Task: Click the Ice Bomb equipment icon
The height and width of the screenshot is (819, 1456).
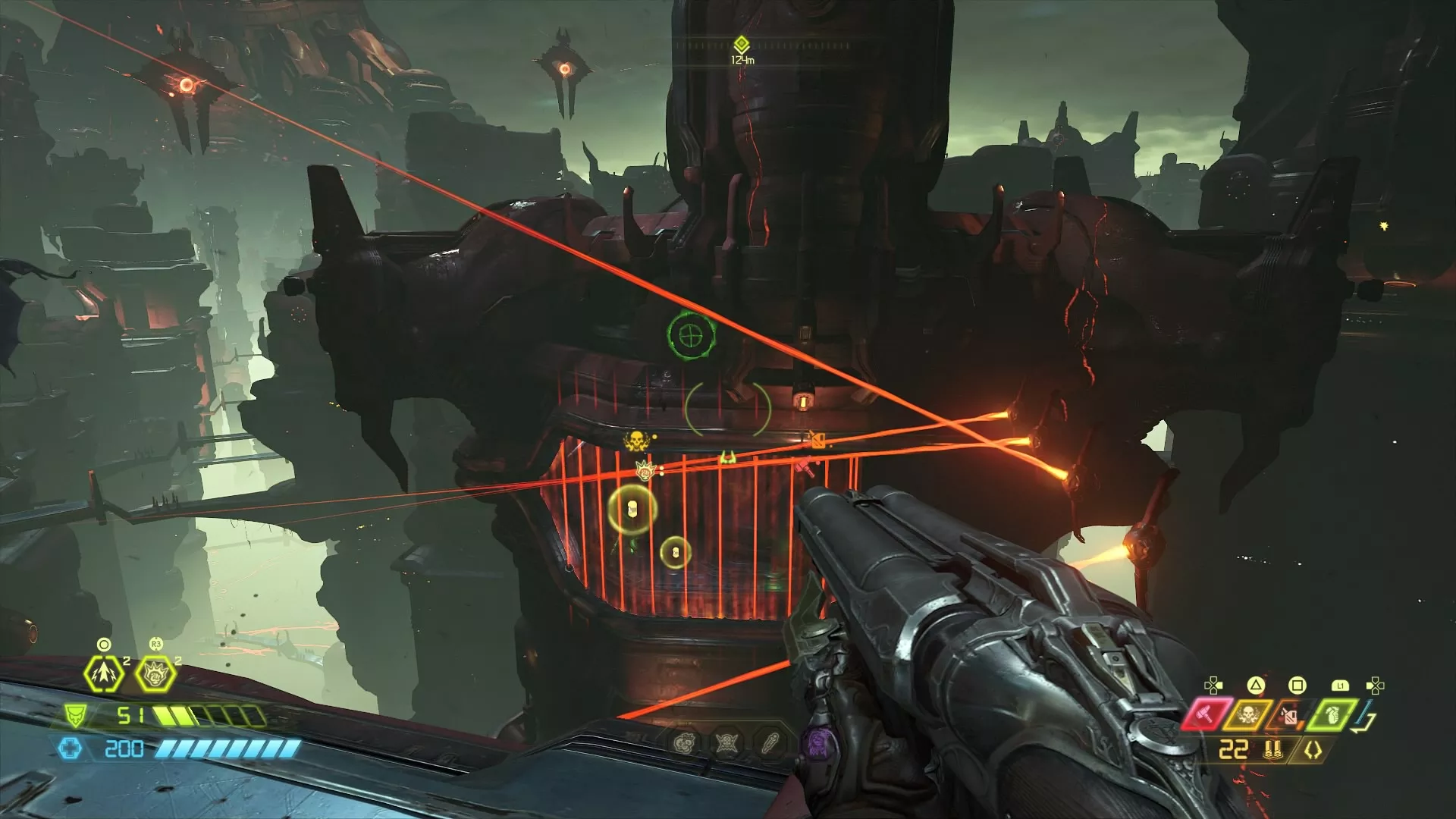Action: click(x=1289, y=715)
